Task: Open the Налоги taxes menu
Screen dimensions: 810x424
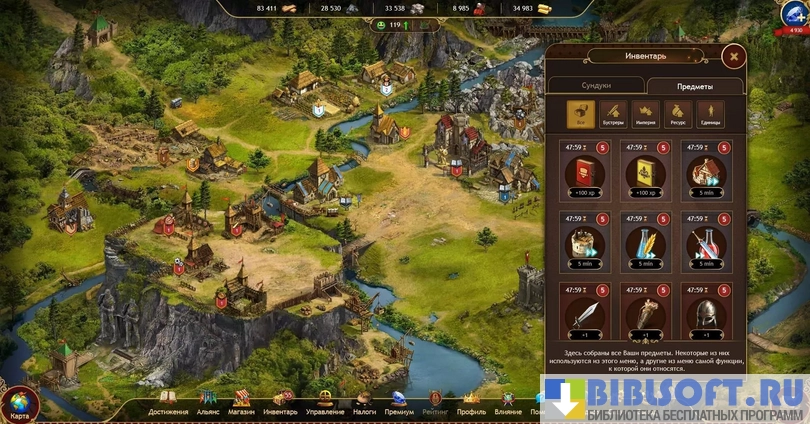Action: point(364,402)
